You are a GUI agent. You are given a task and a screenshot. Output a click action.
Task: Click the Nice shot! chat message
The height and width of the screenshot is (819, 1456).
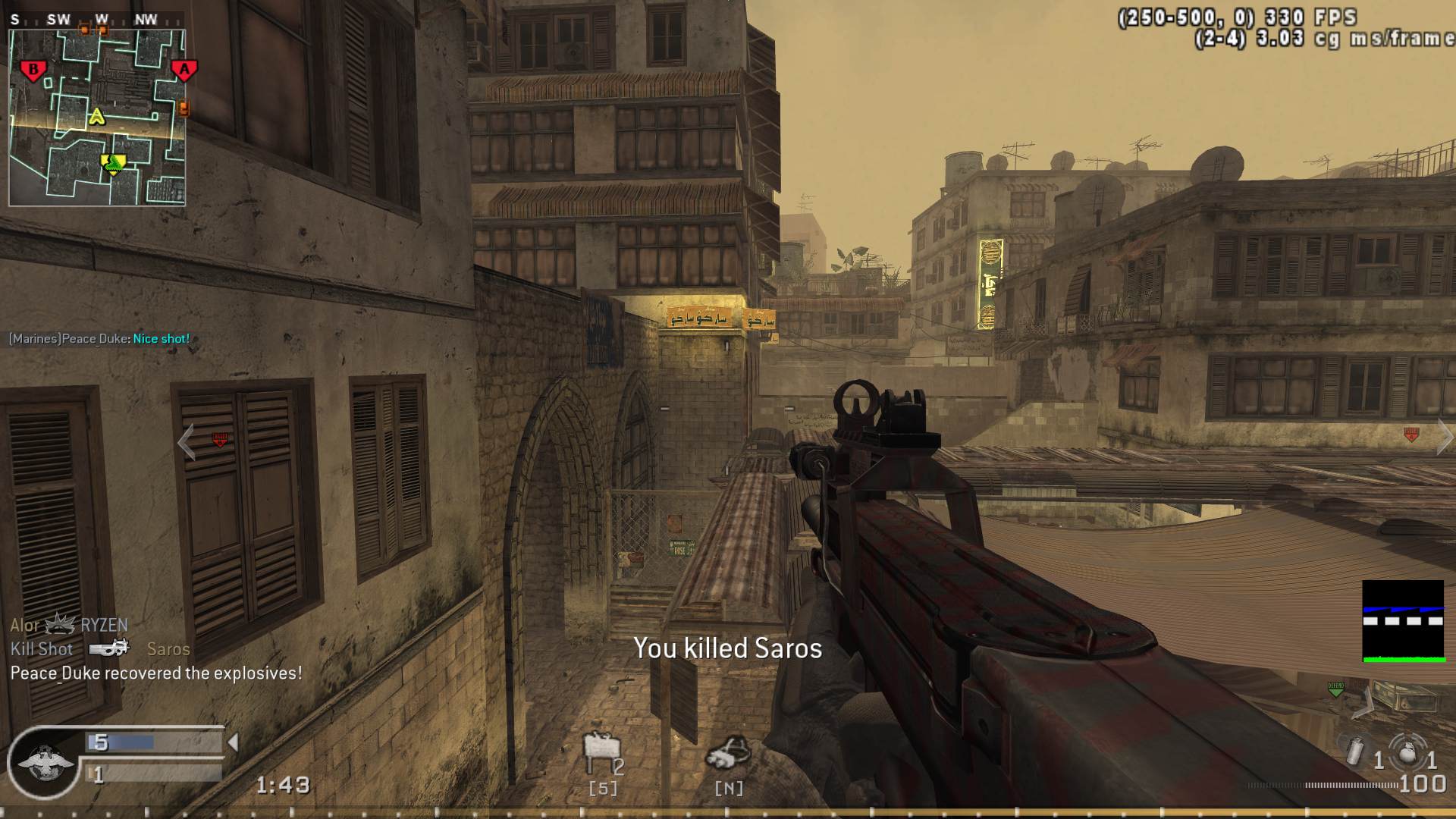pos(162,339)
